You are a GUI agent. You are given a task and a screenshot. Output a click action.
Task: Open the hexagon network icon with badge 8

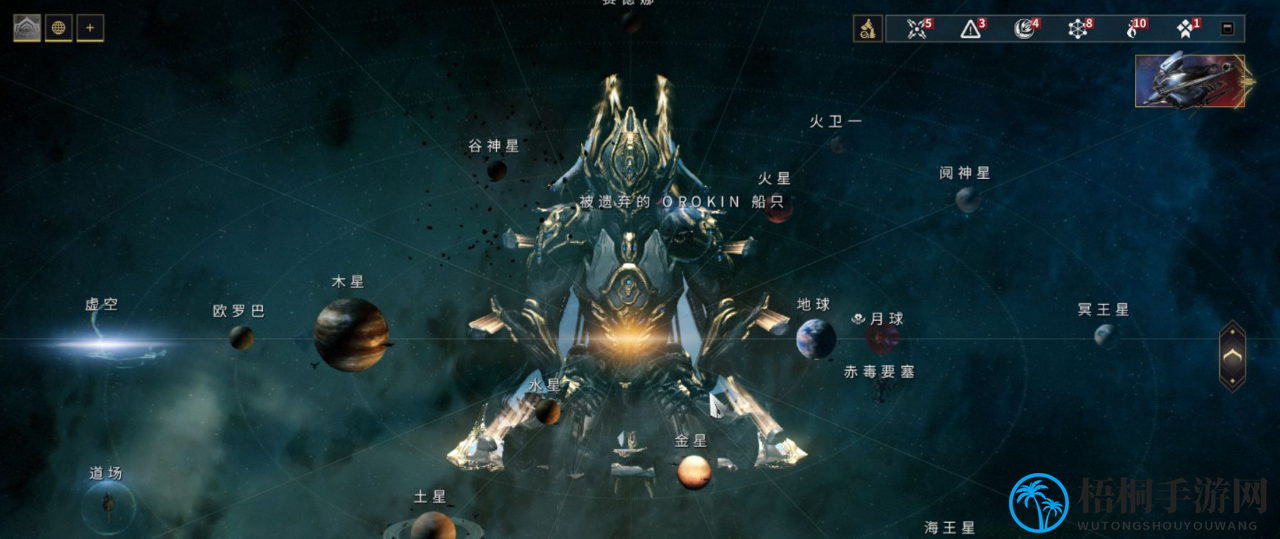[x=1077, y=29]
